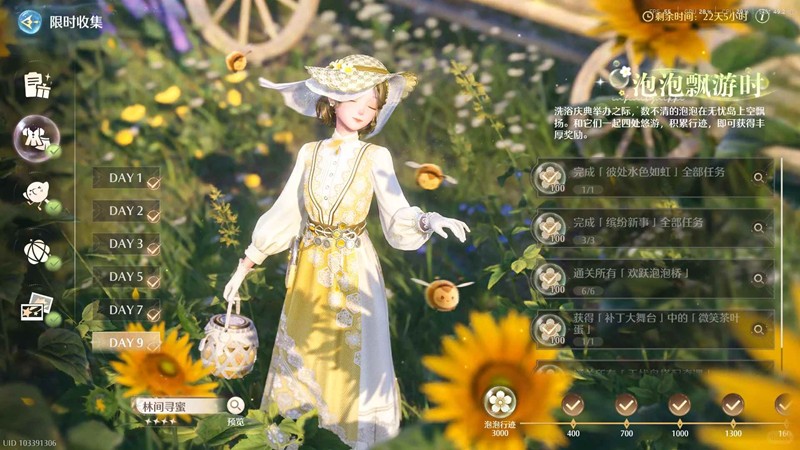The width and height of the screenshot is (800, 450).
Task: Click the 1000 milestone reward node
Action: 680,405
